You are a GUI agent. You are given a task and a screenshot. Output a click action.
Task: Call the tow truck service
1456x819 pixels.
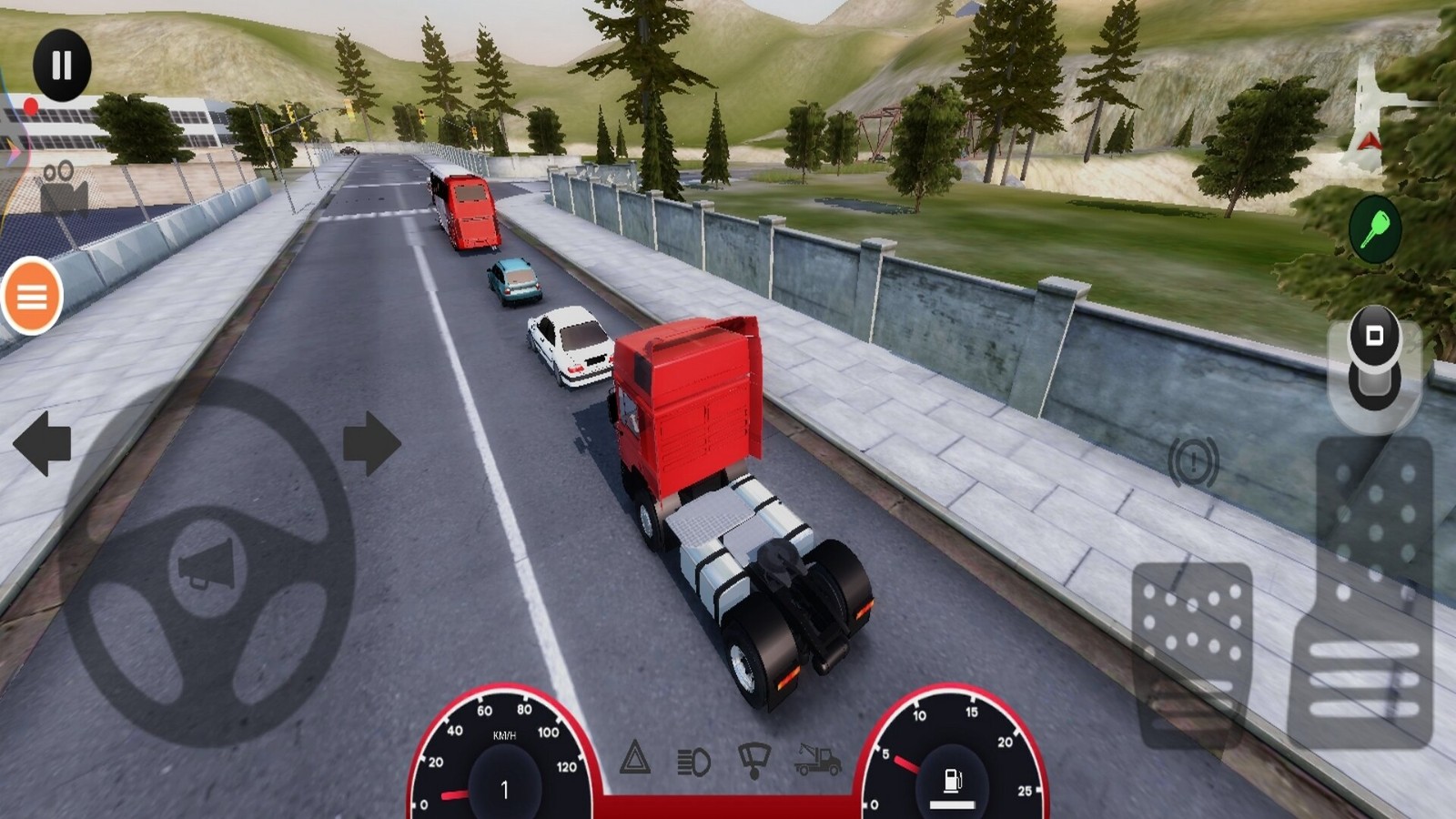[816, 759]
